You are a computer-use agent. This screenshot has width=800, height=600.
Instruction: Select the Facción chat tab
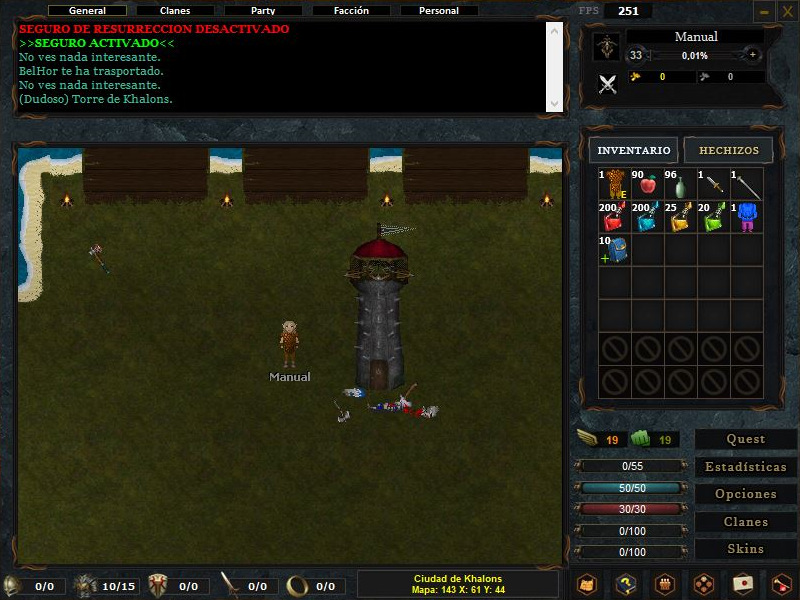coord(351,11)
